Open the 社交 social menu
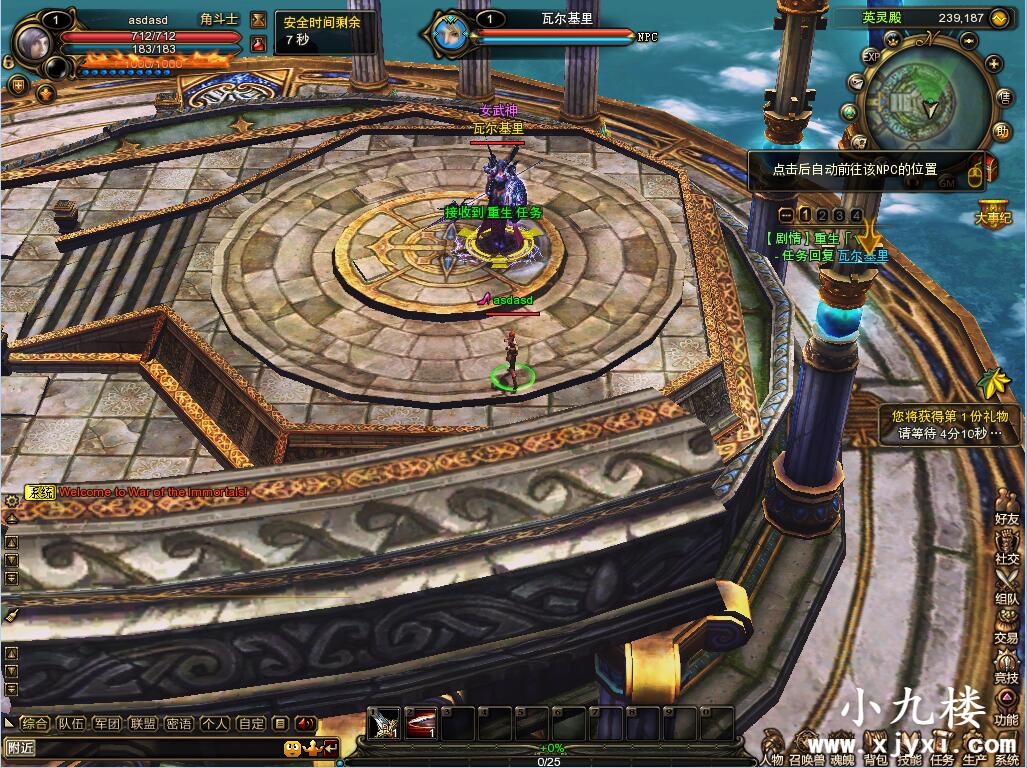This screenshot has height=768, width=1027. (1006, 548)
